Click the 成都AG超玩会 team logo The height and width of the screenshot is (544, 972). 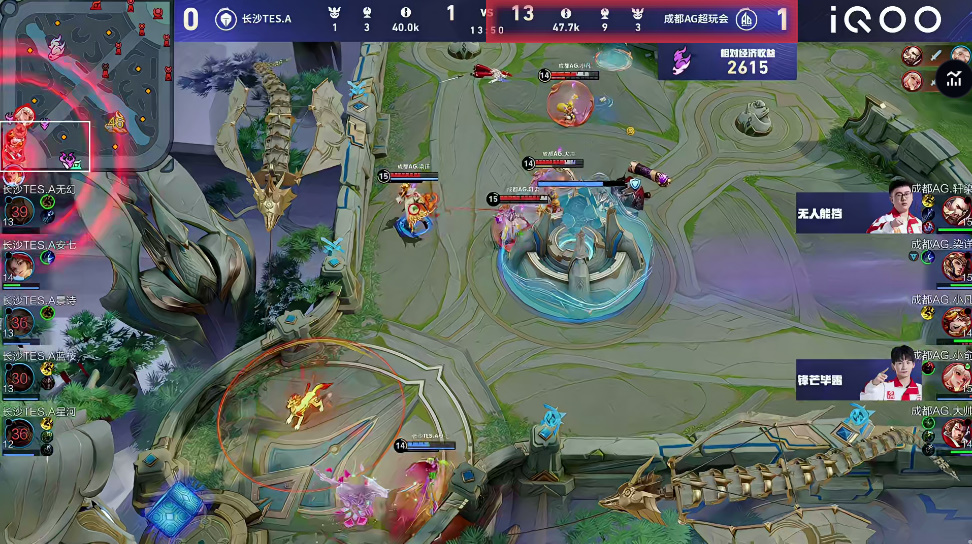(x=747, y=18)
